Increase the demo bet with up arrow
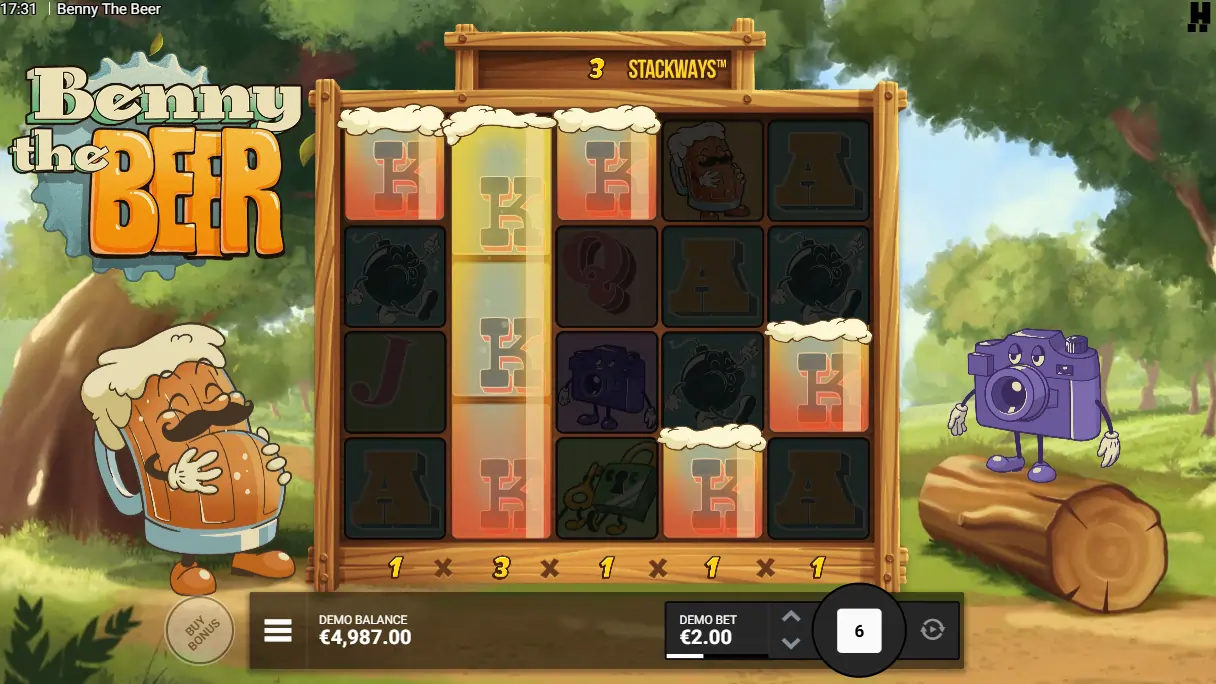1216x684 pixels. click(x=791, y=617)
